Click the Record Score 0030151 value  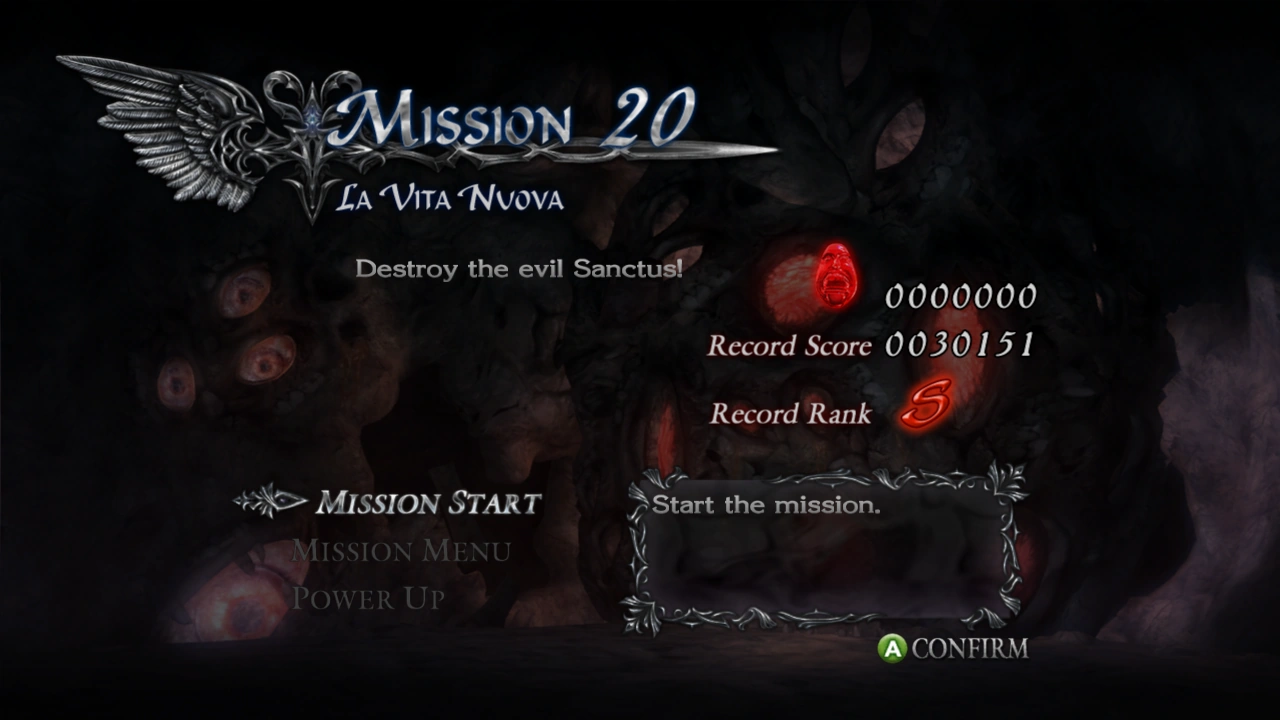tap(958, 345)
